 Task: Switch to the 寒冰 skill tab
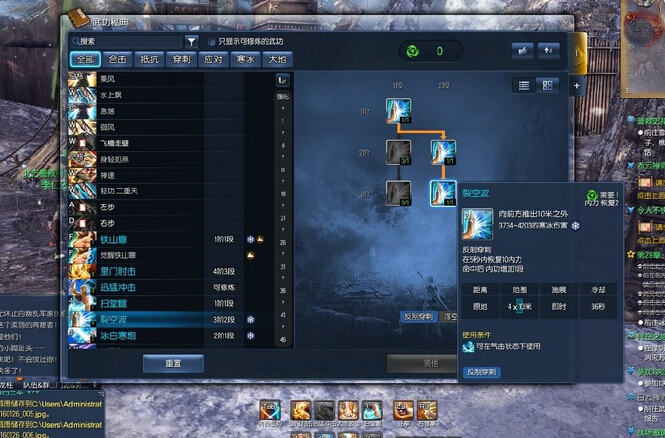click(x=244, y=59)
